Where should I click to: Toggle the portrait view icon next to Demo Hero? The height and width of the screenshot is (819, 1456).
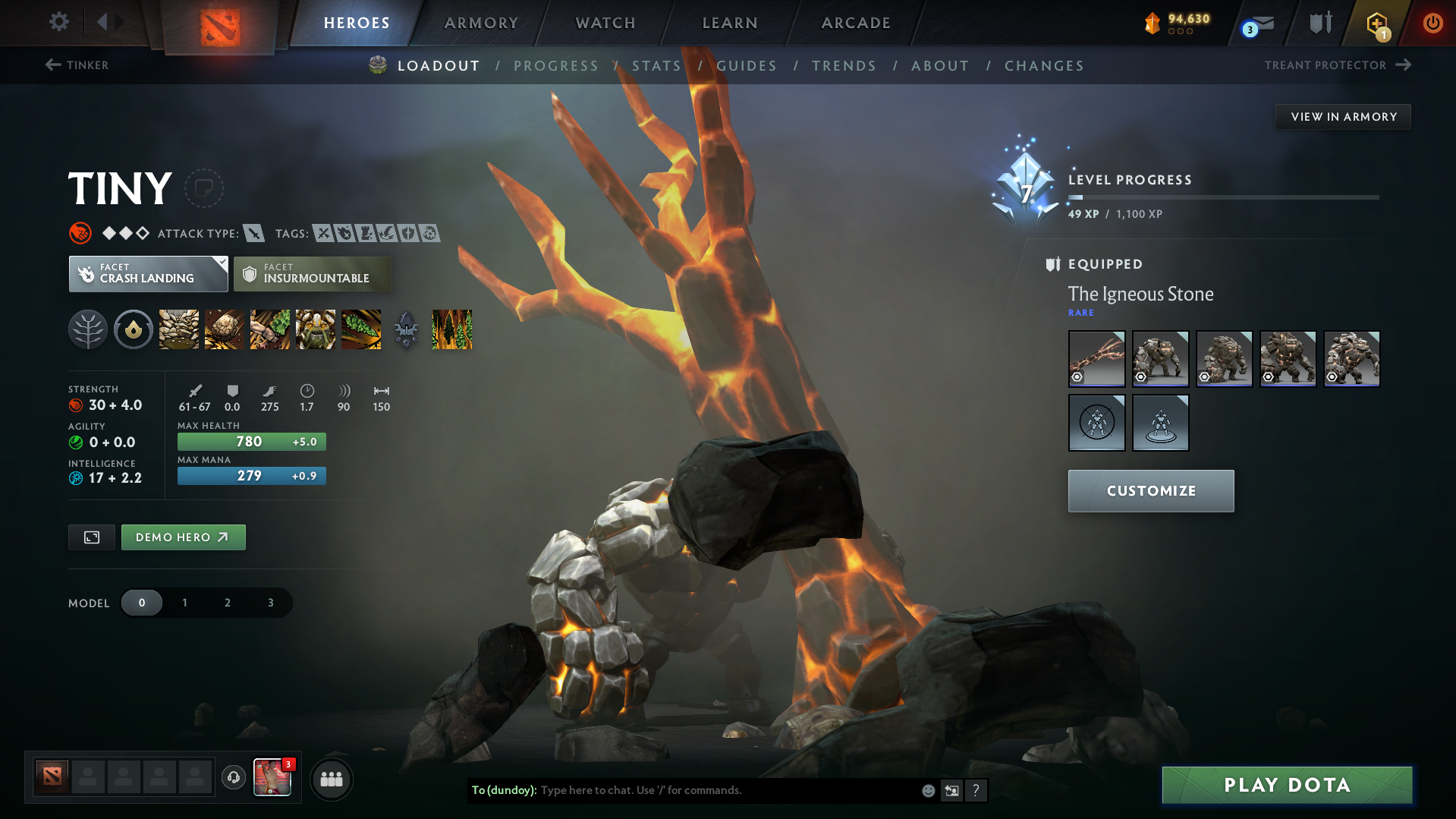[x=91, y=537]
